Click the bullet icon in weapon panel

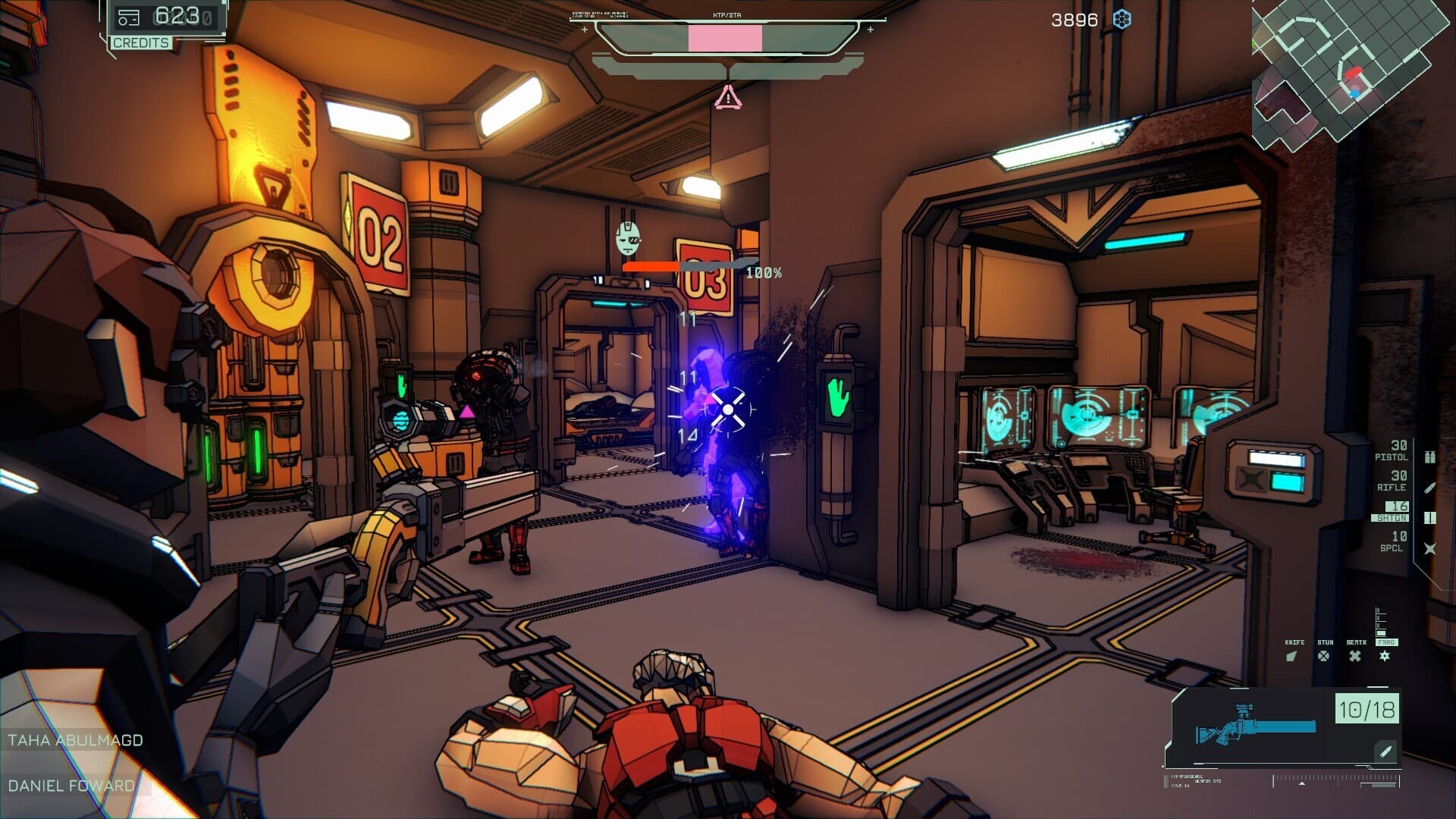1385,752
